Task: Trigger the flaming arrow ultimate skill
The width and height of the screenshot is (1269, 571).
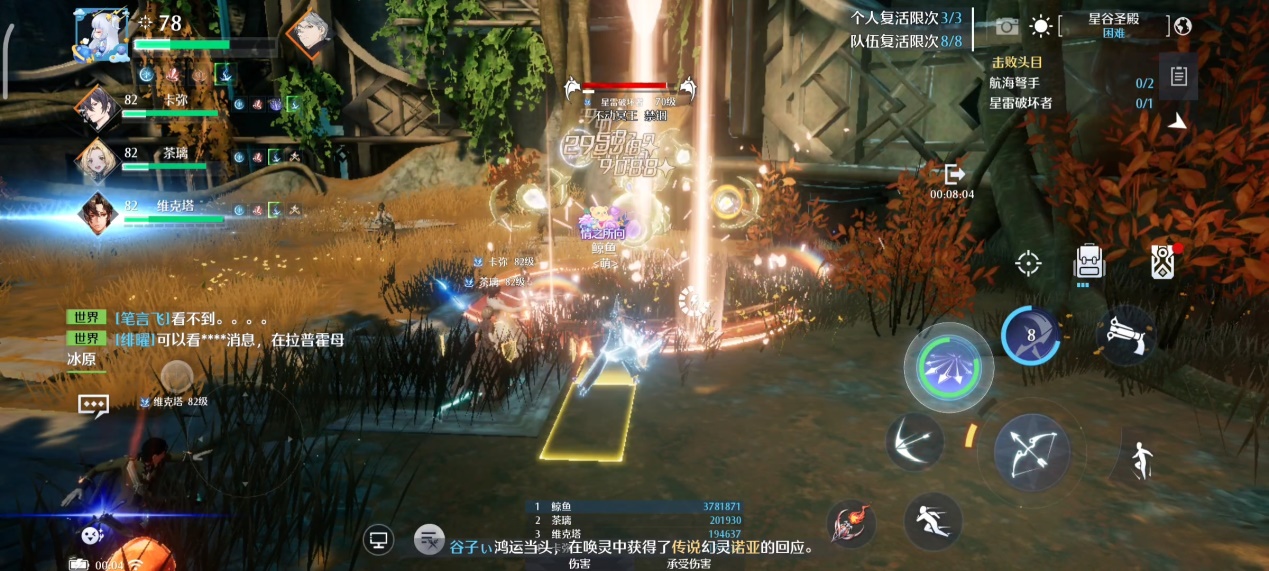Action: coord(852,523)
